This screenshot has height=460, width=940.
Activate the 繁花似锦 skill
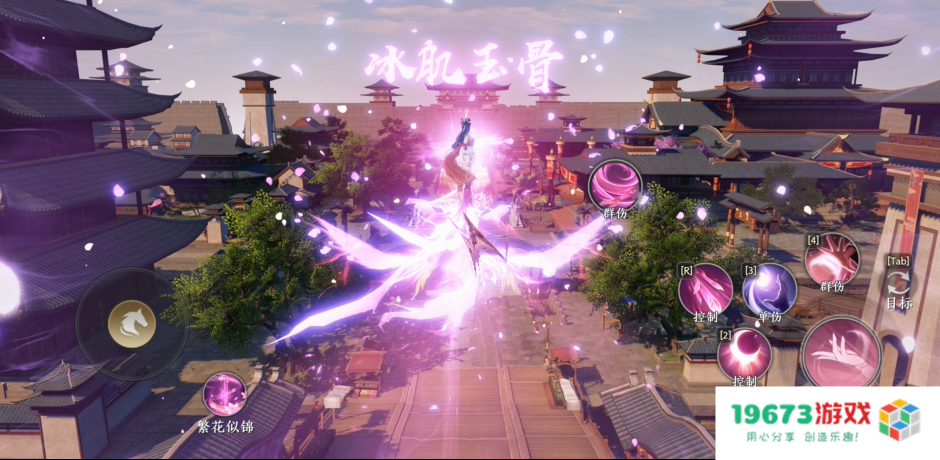tap(224, 394)
